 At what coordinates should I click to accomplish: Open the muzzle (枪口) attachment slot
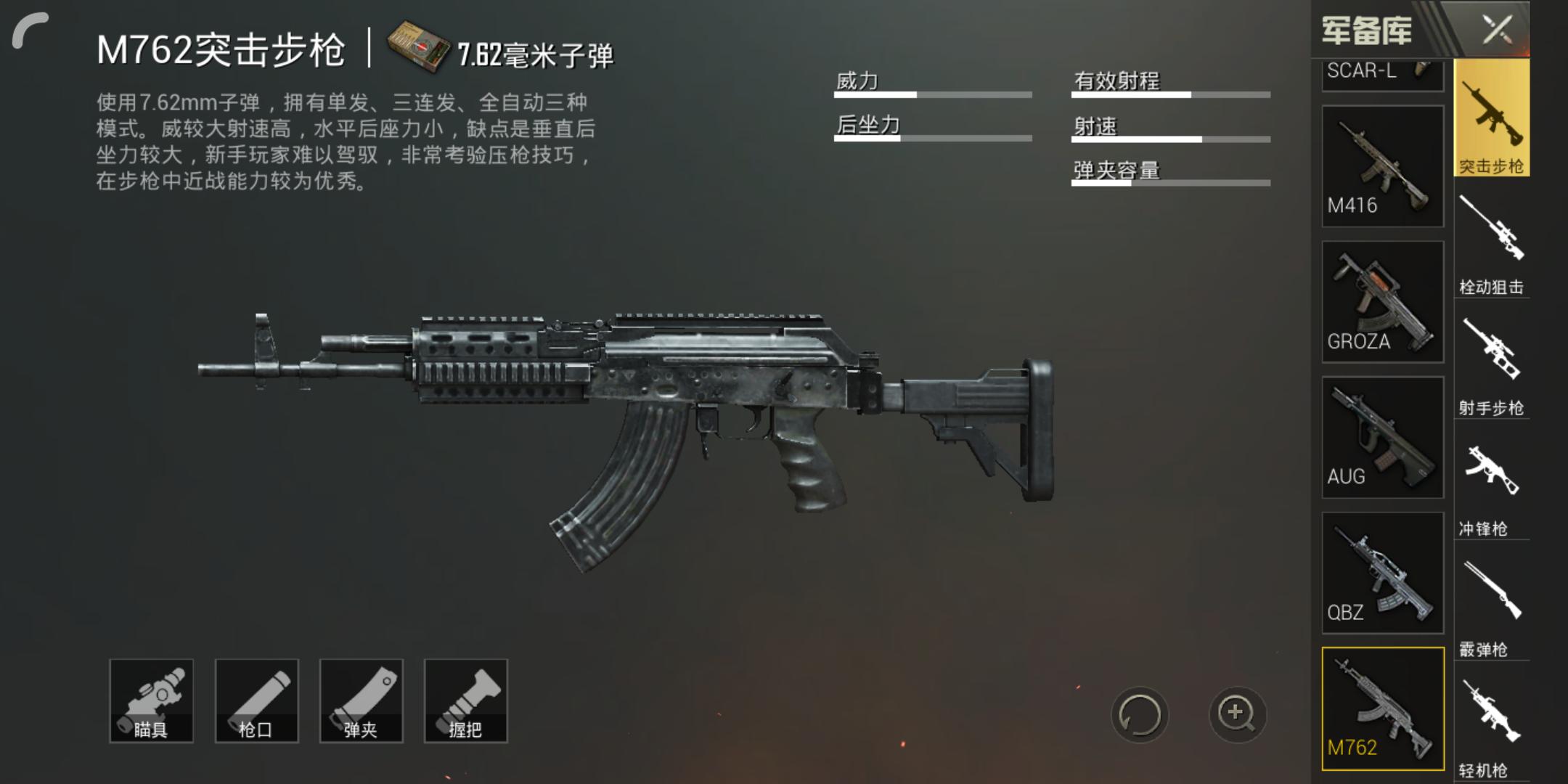[256, 701]
